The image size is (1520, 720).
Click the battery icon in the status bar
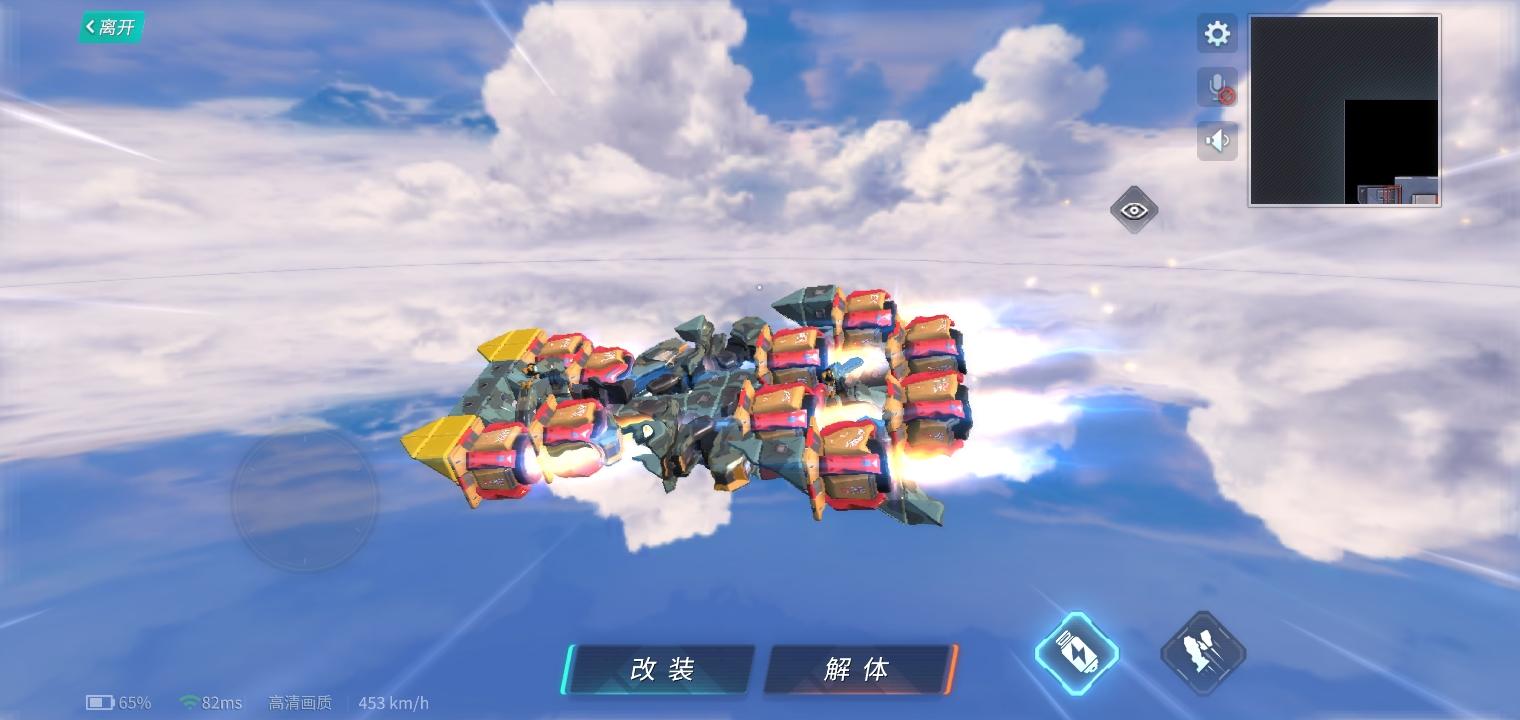coord(100,703)
